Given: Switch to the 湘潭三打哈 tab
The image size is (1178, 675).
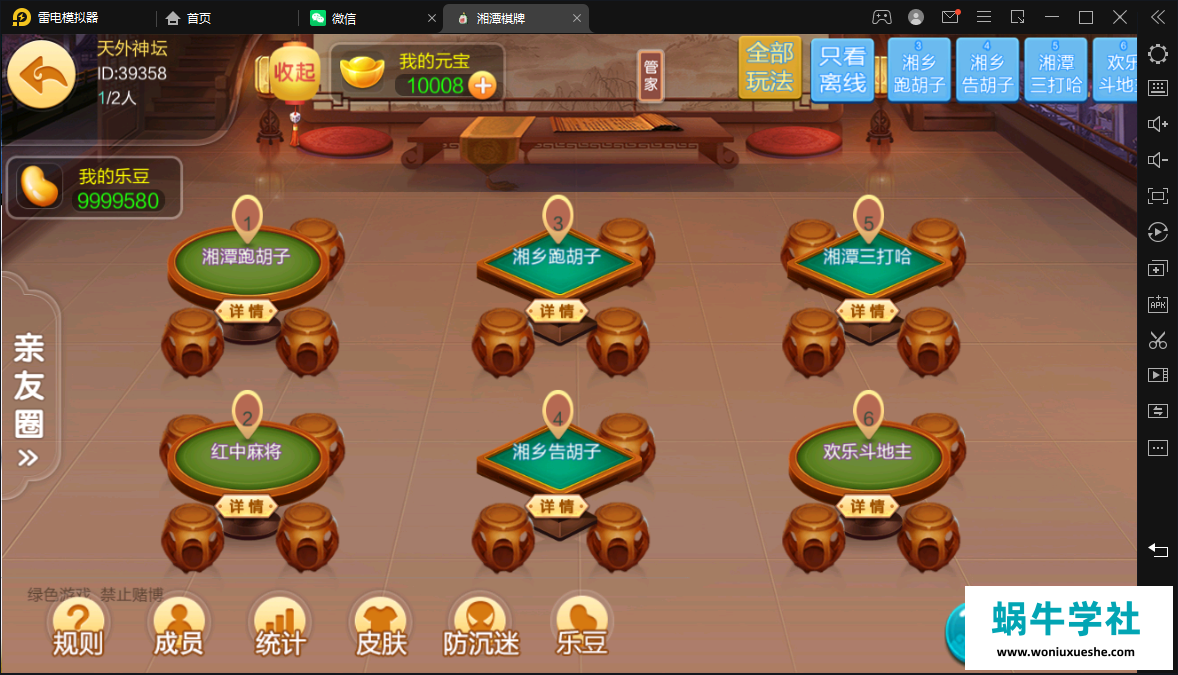Looking at the screenshot, I should coord(1055,70).
